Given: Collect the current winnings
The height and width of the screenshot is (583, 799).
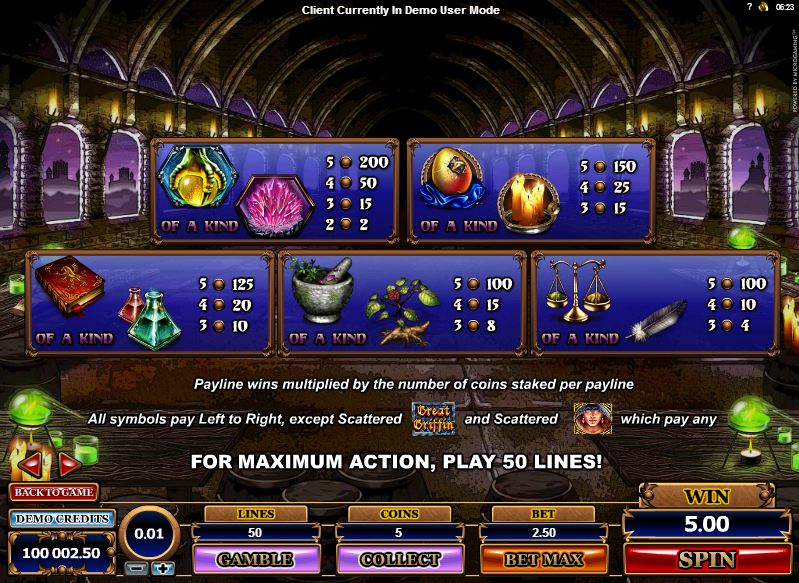Looking at the screenshot, I should pyautogui.click(x=400, y=559).
